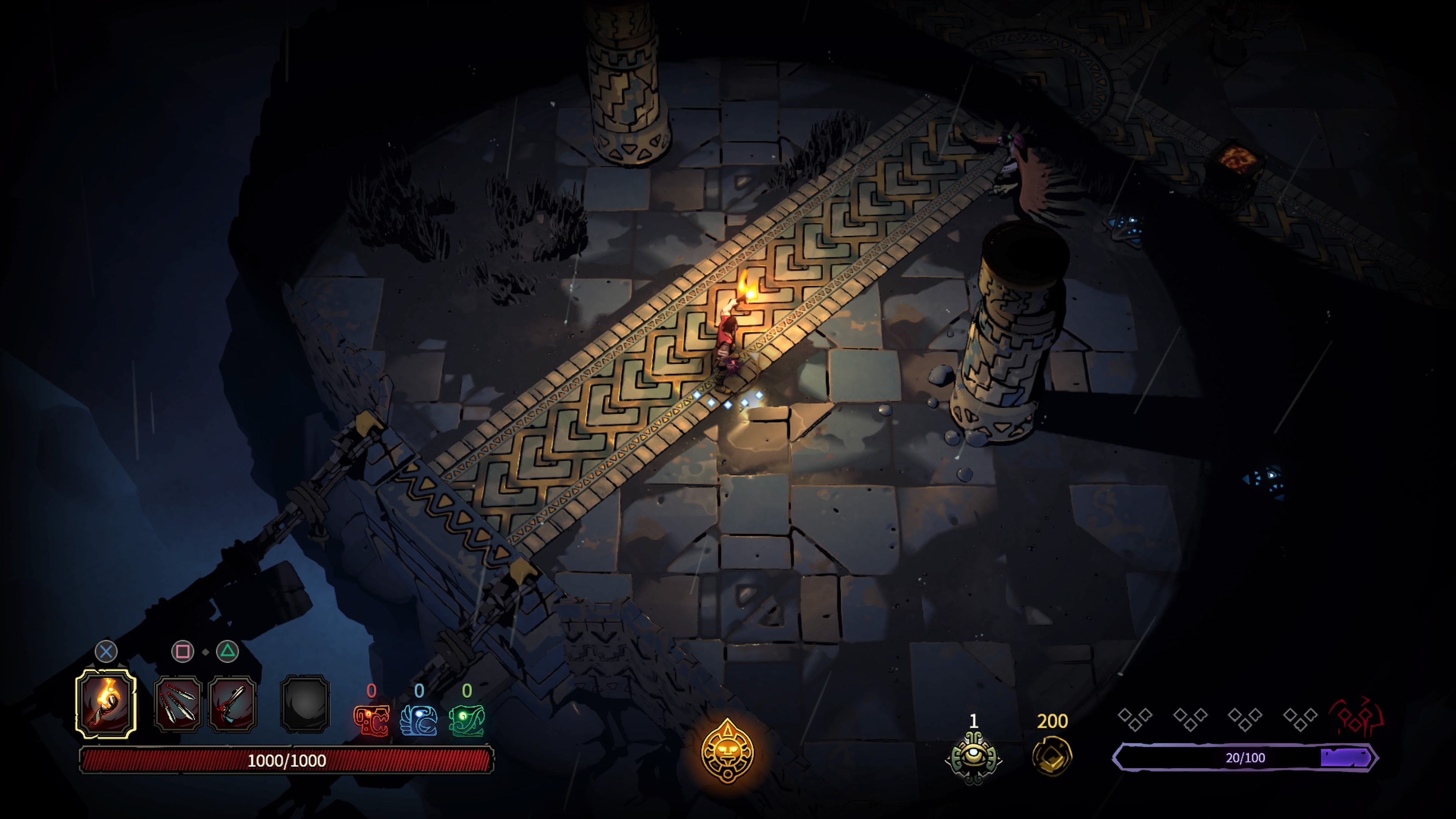This screenshot has height=819, width=1456.
Task: Select the flaming torch weapon slot
Action: point(106,704)
